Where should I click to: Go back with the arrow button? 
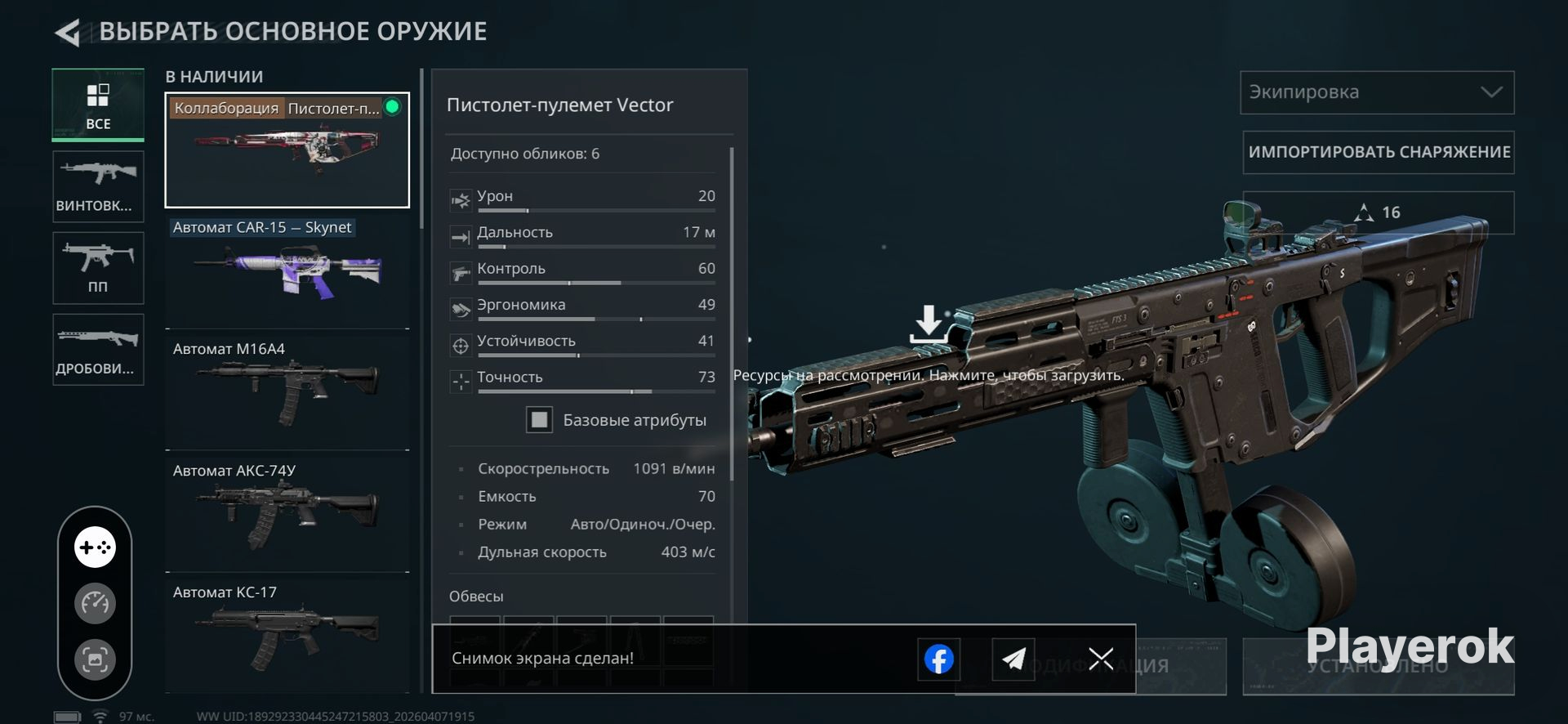67,33
